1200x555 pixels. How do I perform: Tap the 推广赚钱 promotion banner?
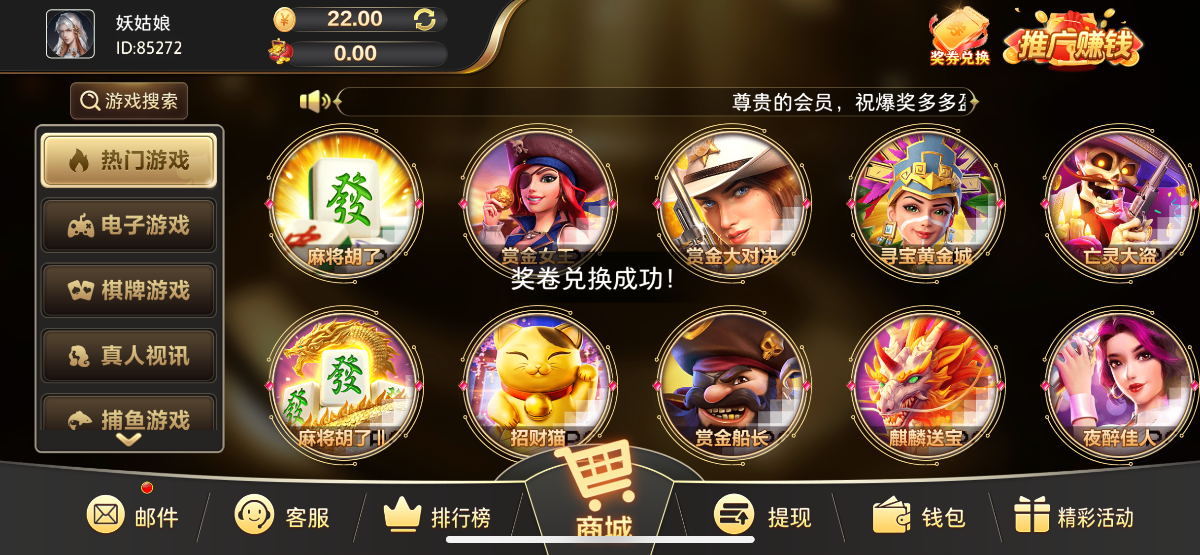1073,40
